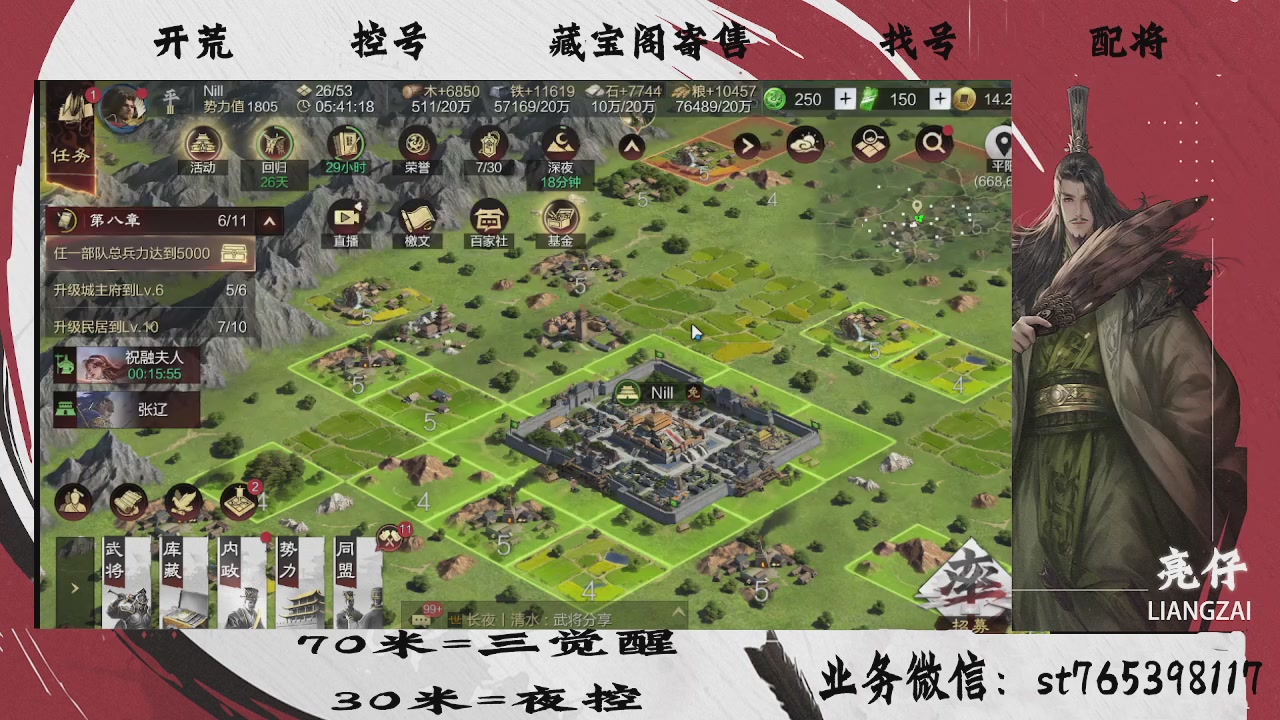
Task: Click the + button next to the 250 jade
Action: click(844, 99)
